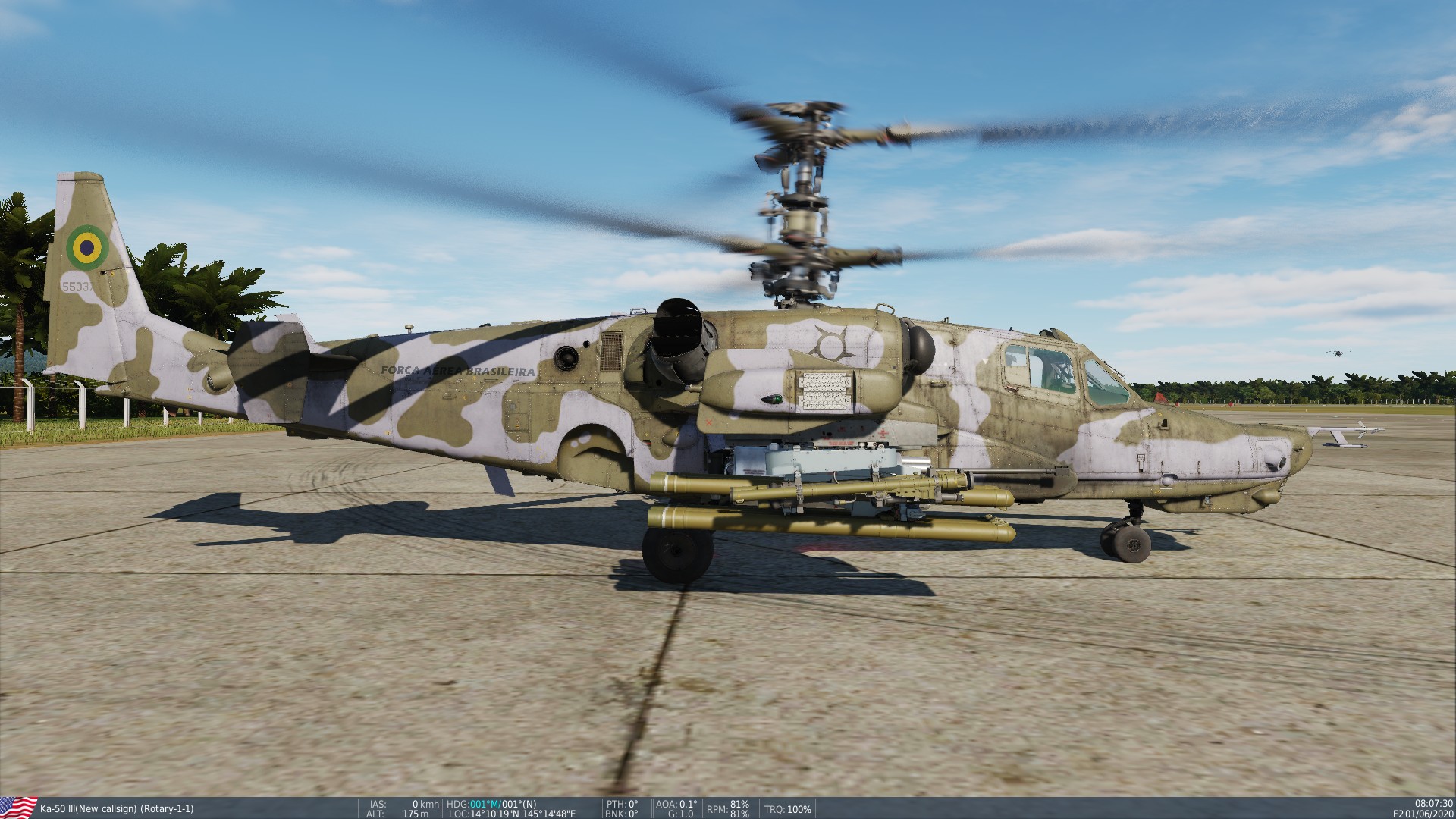Image resolution: width=1456 pixels, height=819 pixels.
Task: Click the FORCA AEREA BRASILEIRA fuselage text
Action: [x=457, y=372]
